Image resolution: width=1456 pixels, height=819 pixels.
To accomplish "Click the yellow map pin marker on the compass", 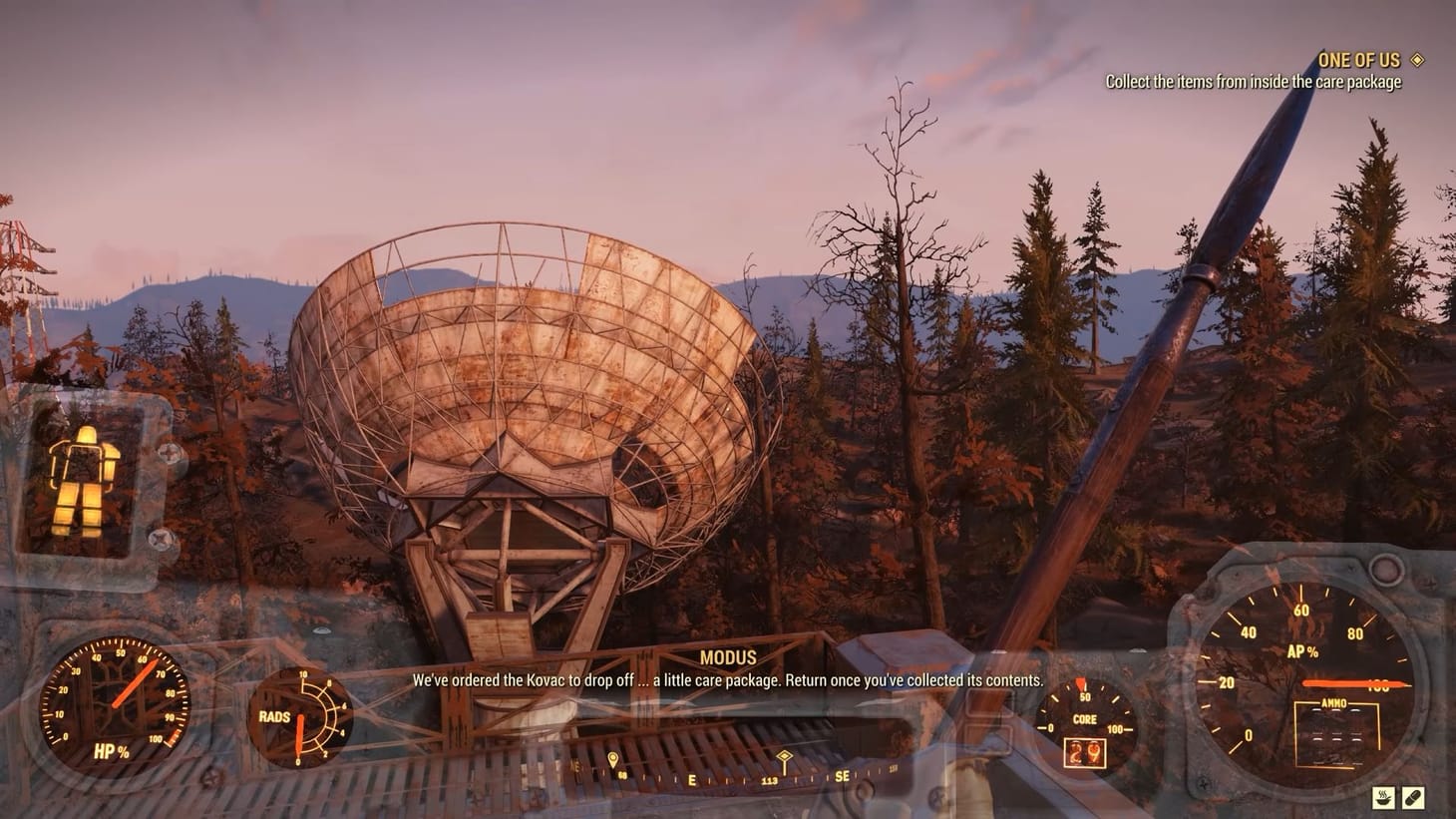I will pos(611,758).
